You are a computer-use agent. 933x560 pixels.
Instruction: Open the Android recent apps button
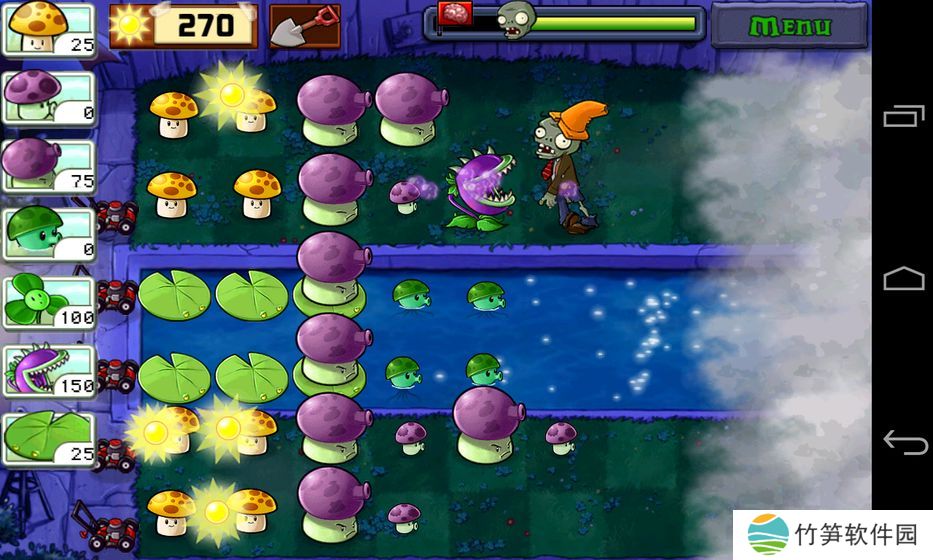[x=903, y=117]
